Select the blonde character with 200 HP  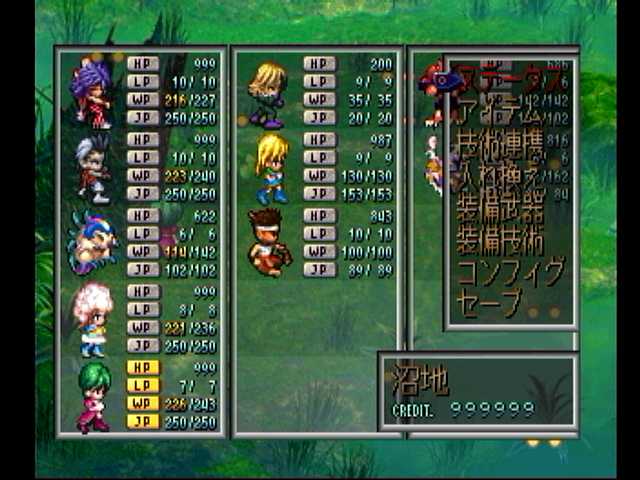click(268, 92)
